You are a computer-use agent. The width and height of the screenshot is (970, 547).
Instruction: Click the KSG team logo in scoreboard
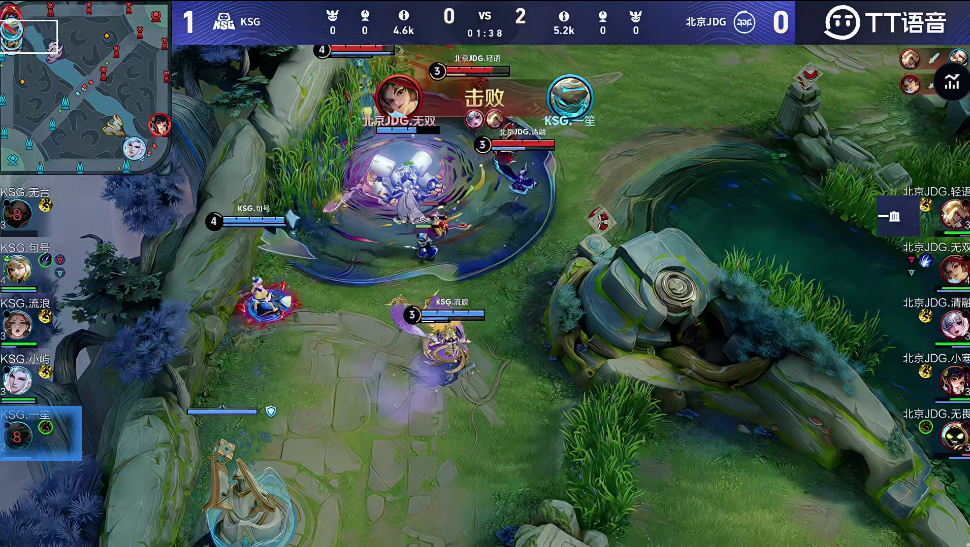(224, 21)
